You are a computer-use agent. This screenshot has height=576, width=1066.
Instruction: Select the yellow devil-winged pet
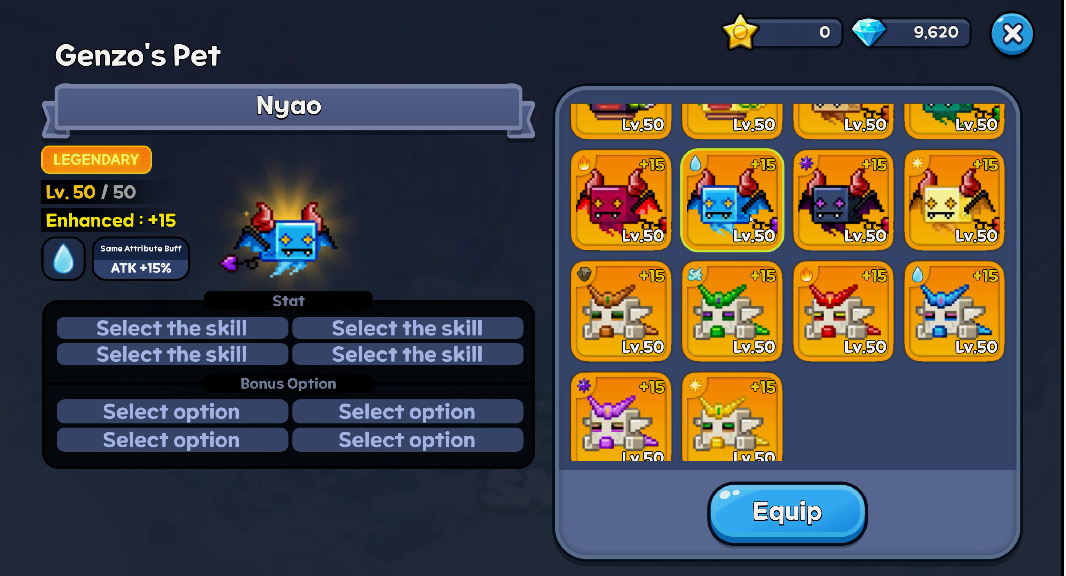(954, 200)
